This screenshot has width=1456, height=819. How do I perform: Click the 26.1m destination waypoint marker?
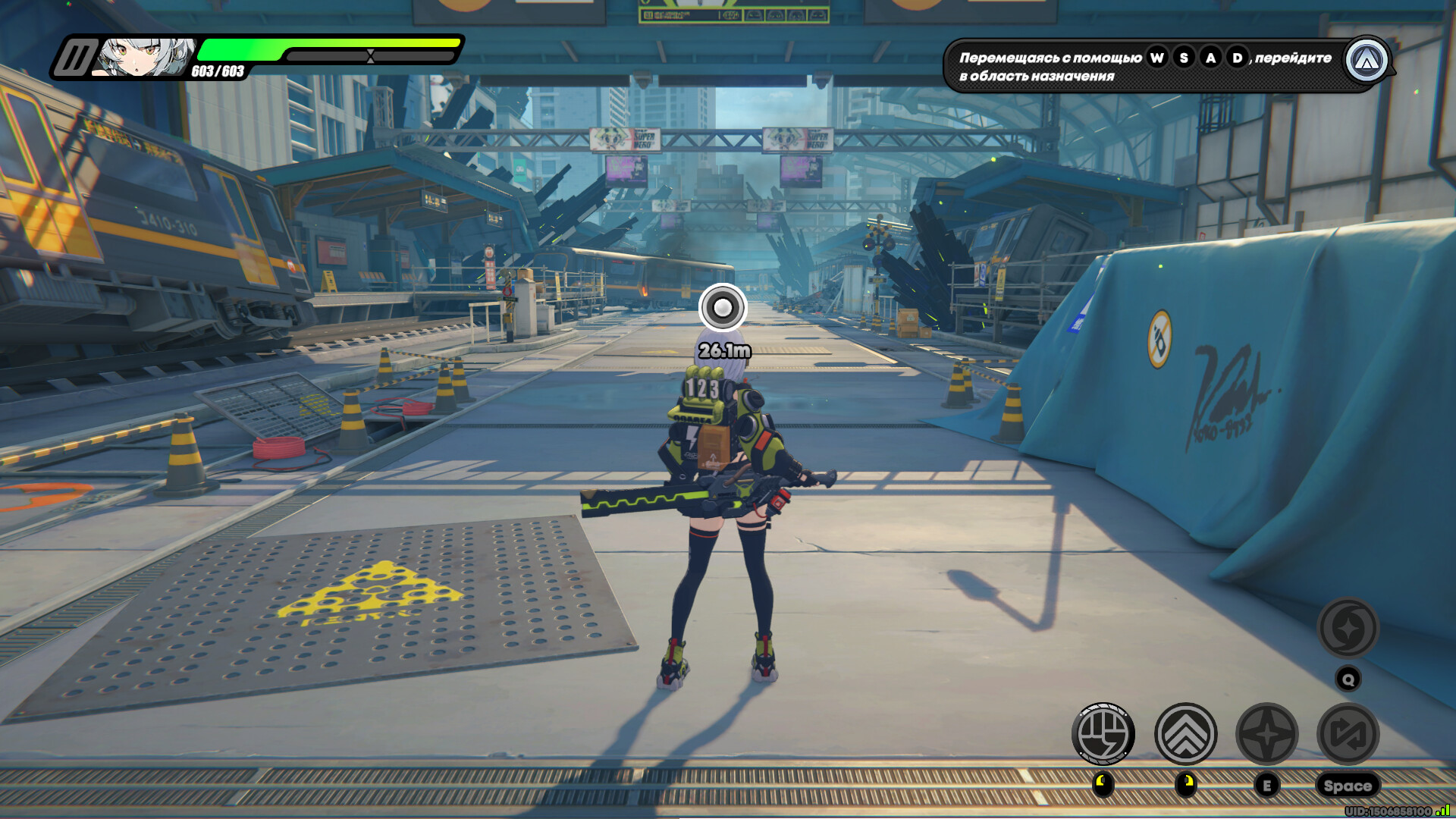coord(723,308)
